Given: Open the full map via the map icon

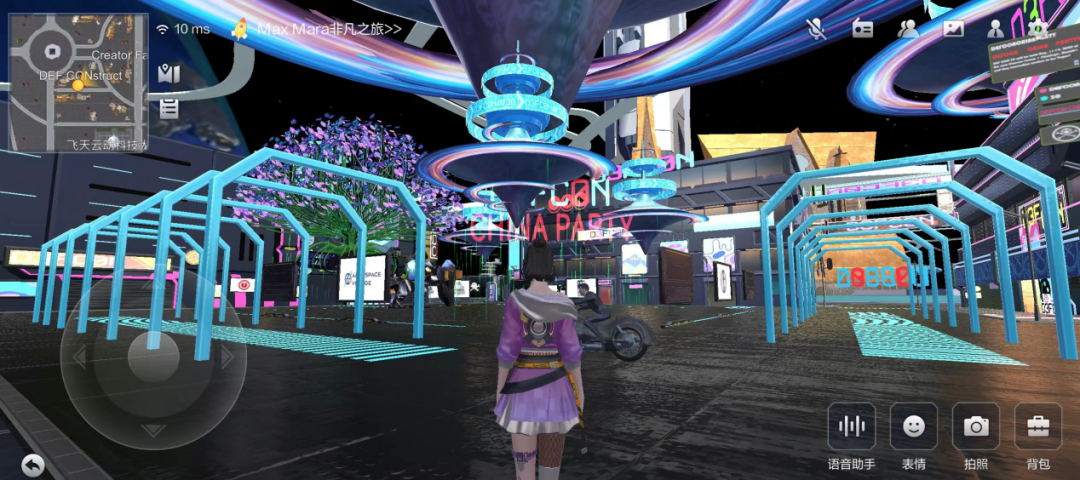Looking at the screenshot, I should (x=169, y=73).
